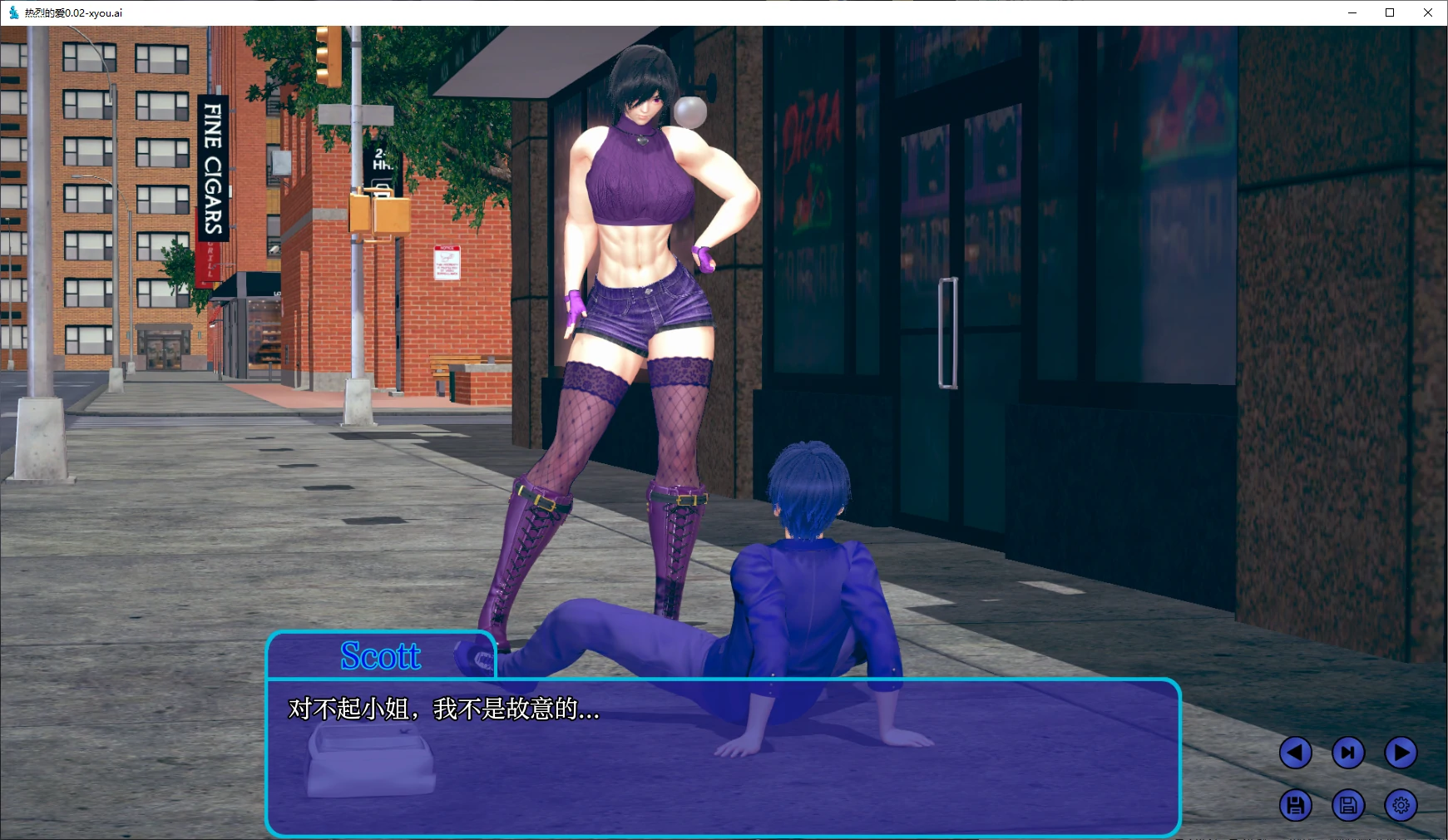Toggle the window maximize state
1448x840 pixels.
[x=1388, y=12]
